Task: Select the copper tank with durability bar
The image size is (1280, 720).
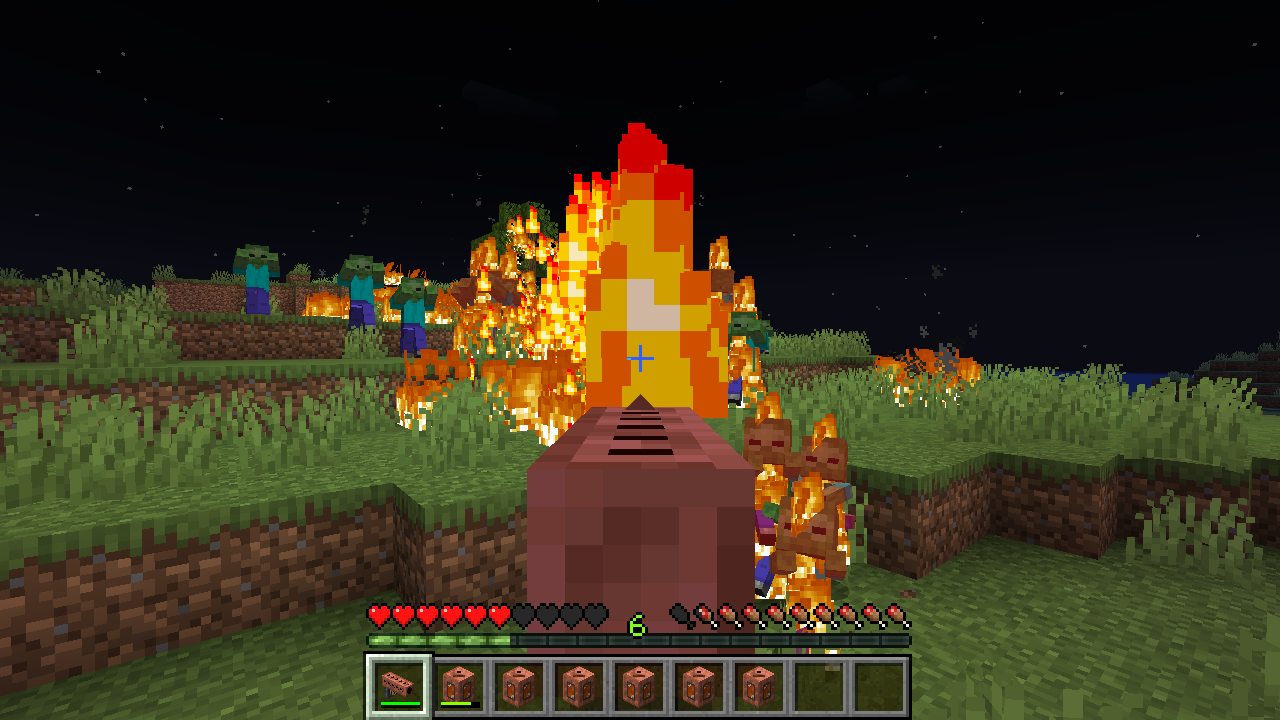Action: (459, 686)
